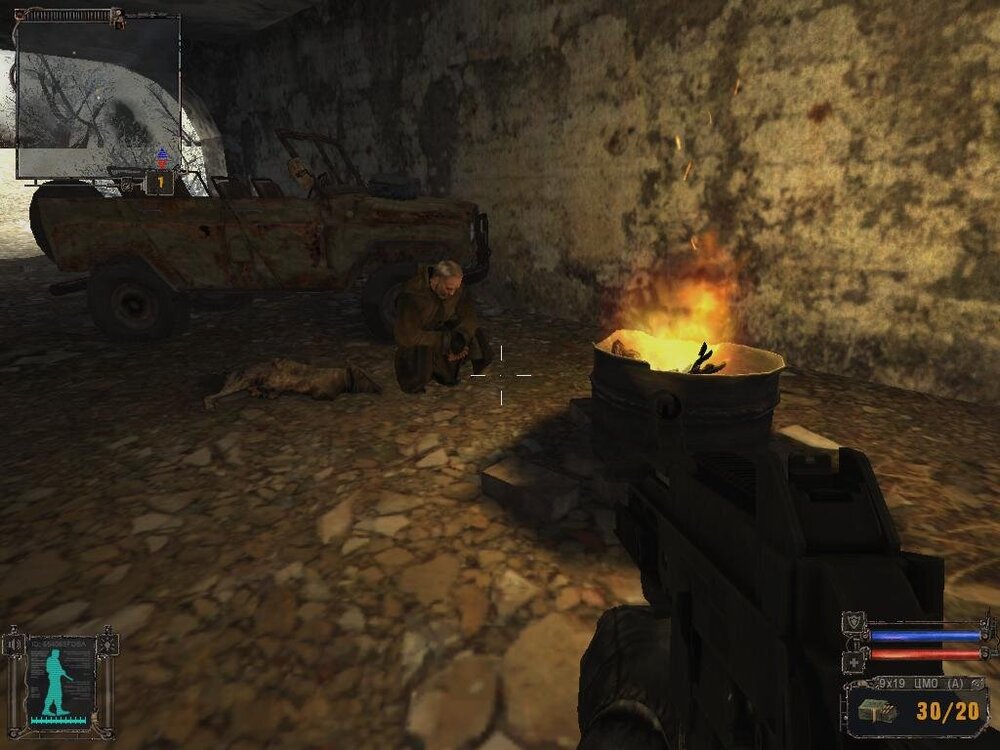This screenshot has width=1000, height=750.
Task: Click the standing stalker posture indicator
Action: click(x=54, y=681)
